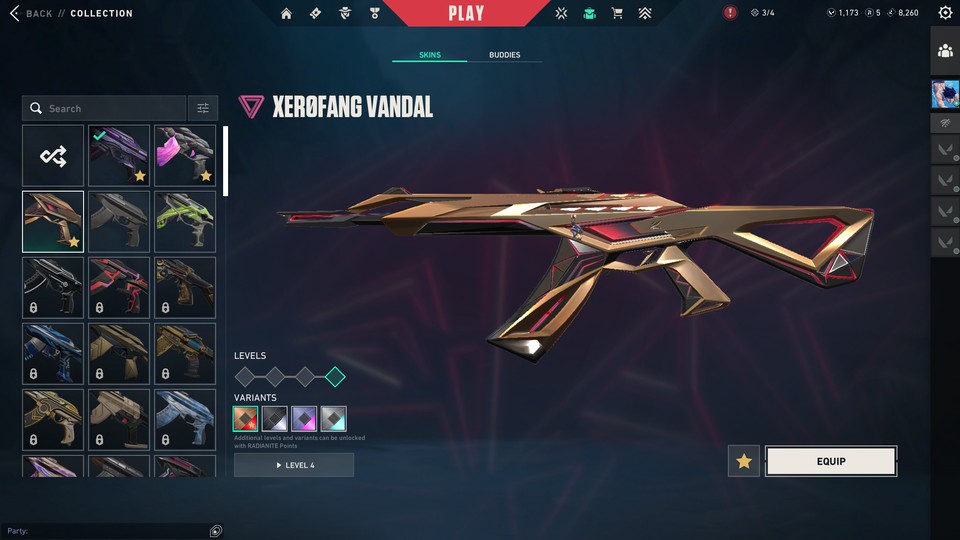
Task: Choose the green-accented Vandal skin thumbnail
Action: [185, 221]
